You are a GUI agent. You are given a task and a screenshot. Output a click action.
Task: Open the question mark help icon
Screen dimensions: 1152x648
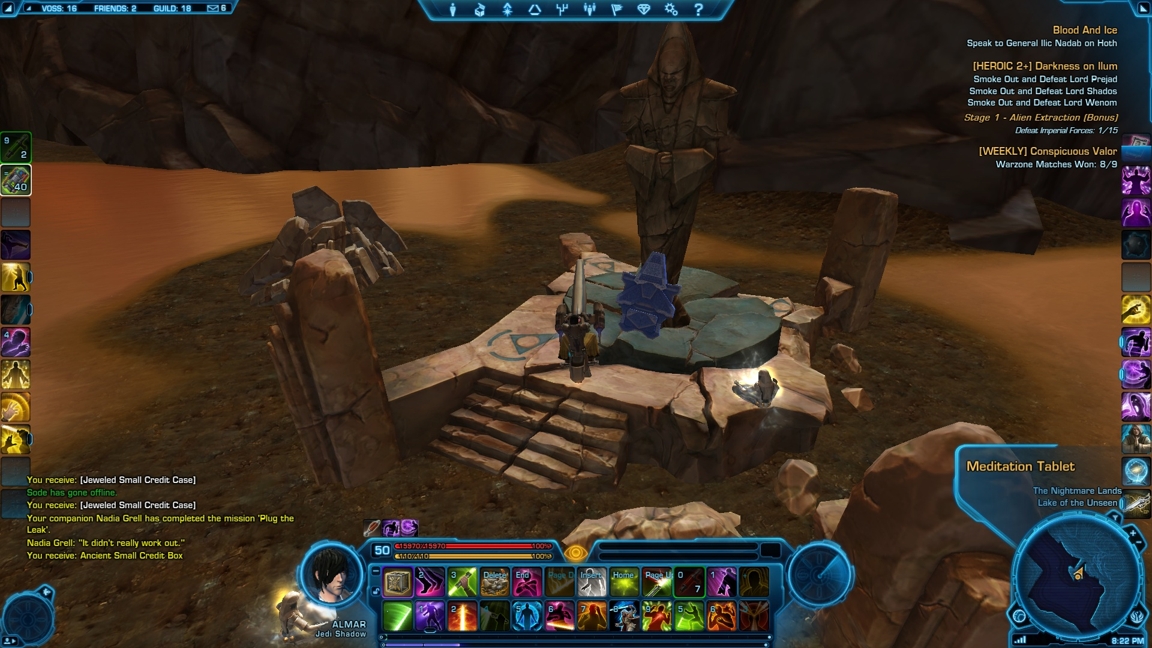pyautogui.click(x=698, y=10)
